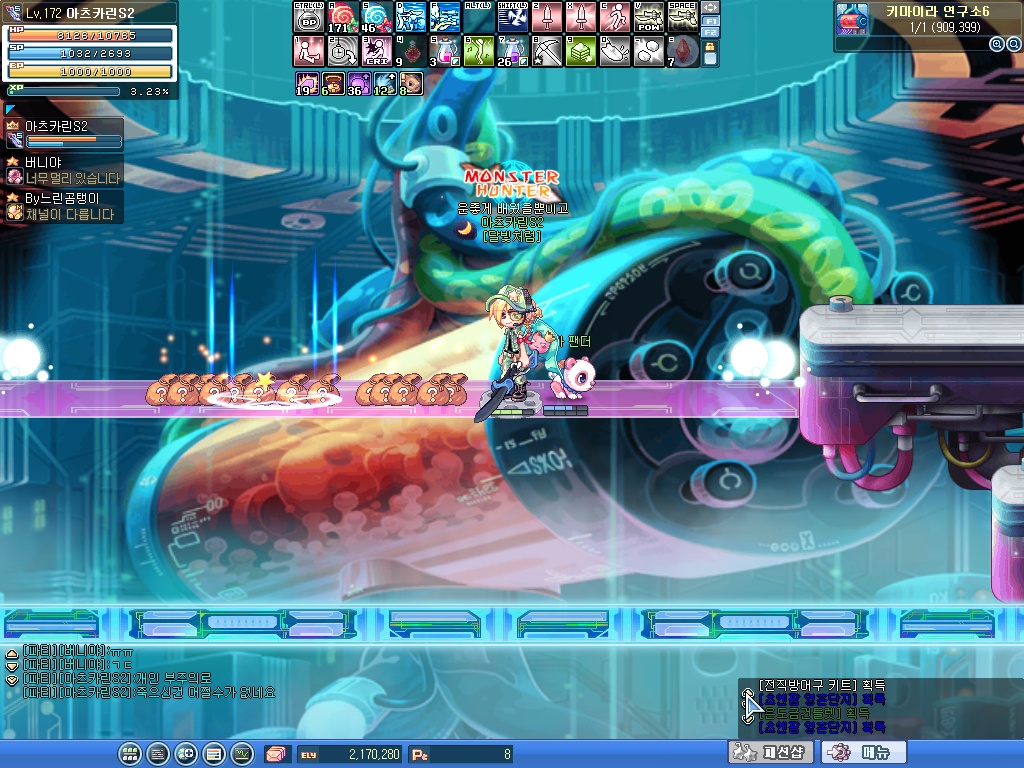
Task: Click the minimap zoom-in magnifier
Action: (996, 44)
